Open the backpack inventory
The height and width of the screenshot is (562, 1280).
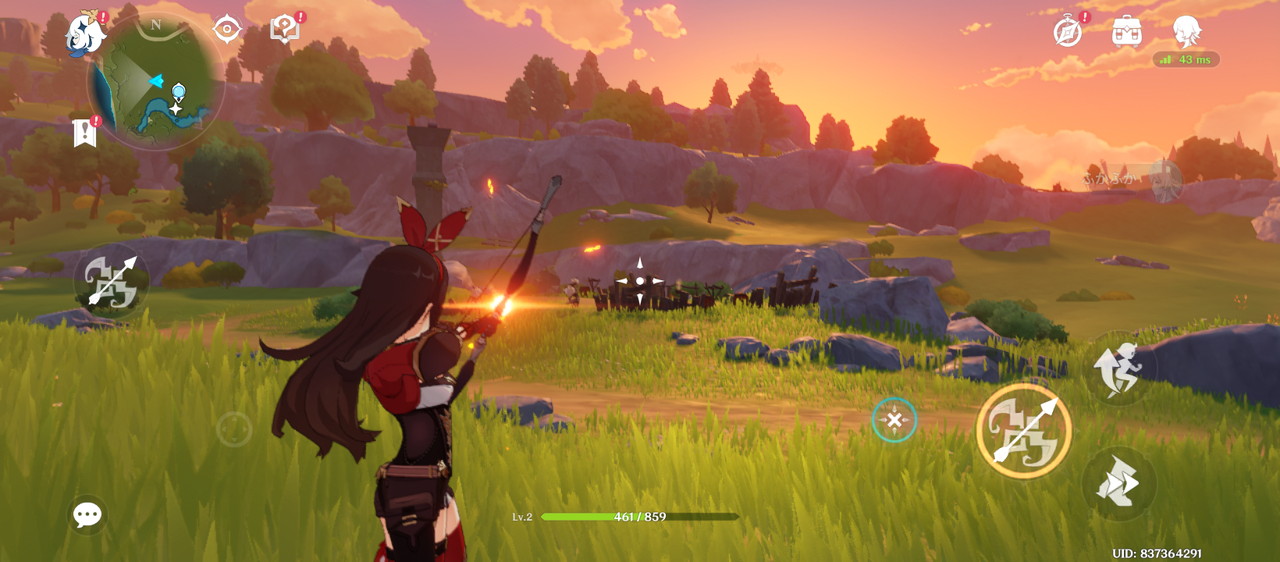coord(1127,31)
